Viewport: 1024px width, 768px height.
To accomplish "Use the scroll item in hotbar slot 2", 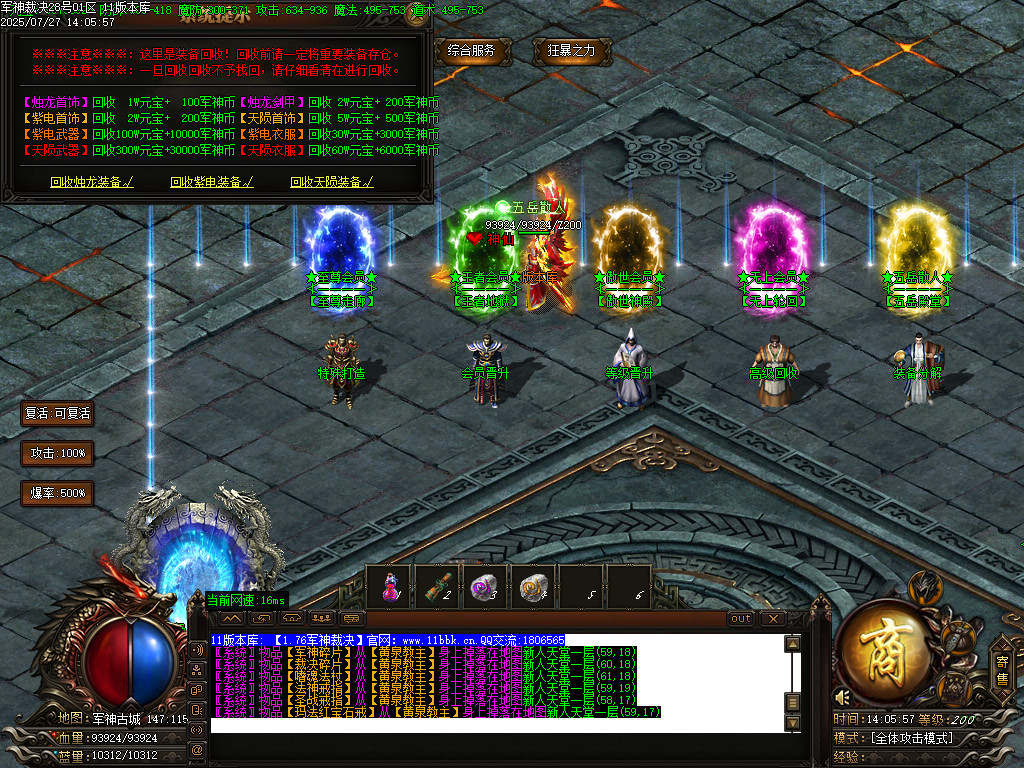I will point(436,587).
